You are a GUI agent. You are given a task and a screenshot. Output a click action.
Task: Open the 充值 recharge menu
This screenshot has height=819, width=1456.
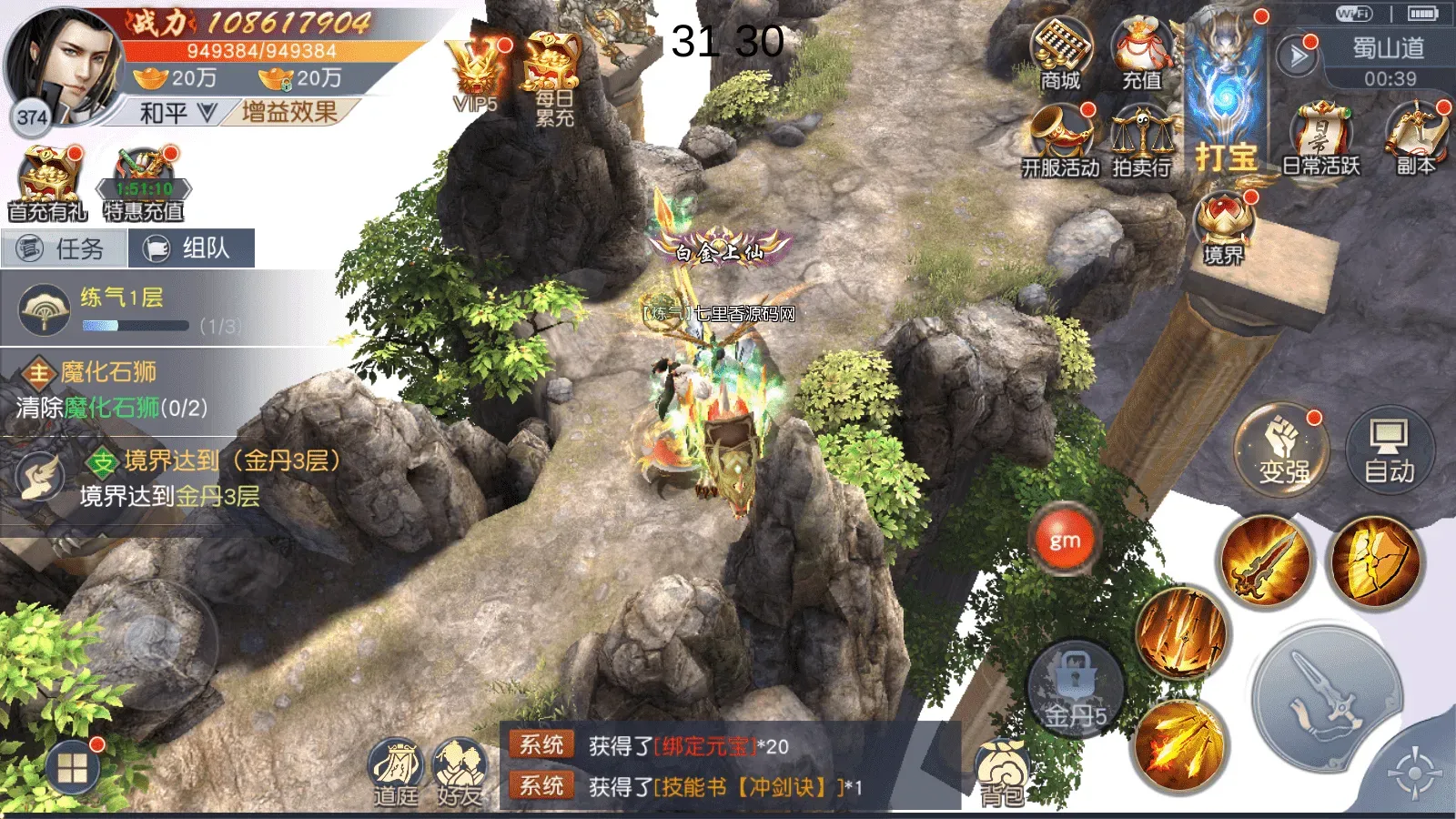click(x=1142, y=53)
